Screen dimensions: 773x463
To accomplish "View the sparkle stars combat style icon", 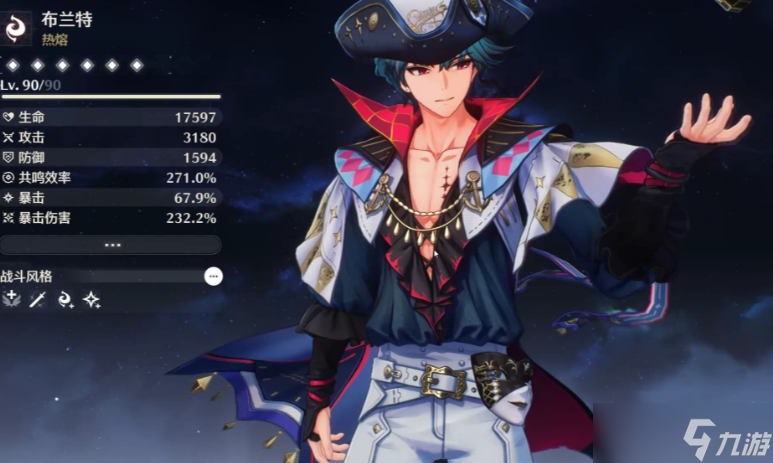I will 91,299.
